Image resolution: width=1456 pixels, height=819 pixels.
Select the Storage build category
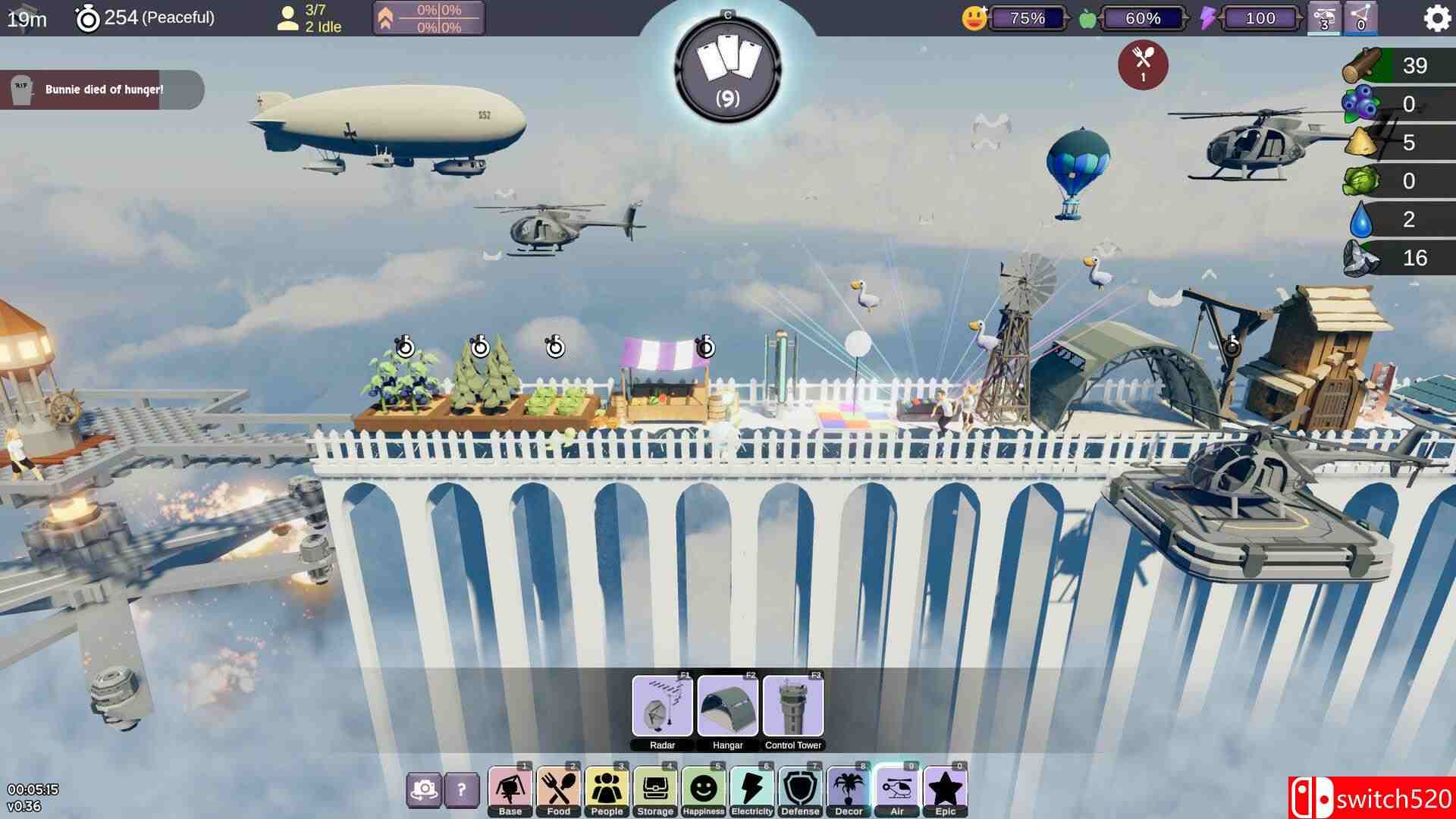click(655, 792)
